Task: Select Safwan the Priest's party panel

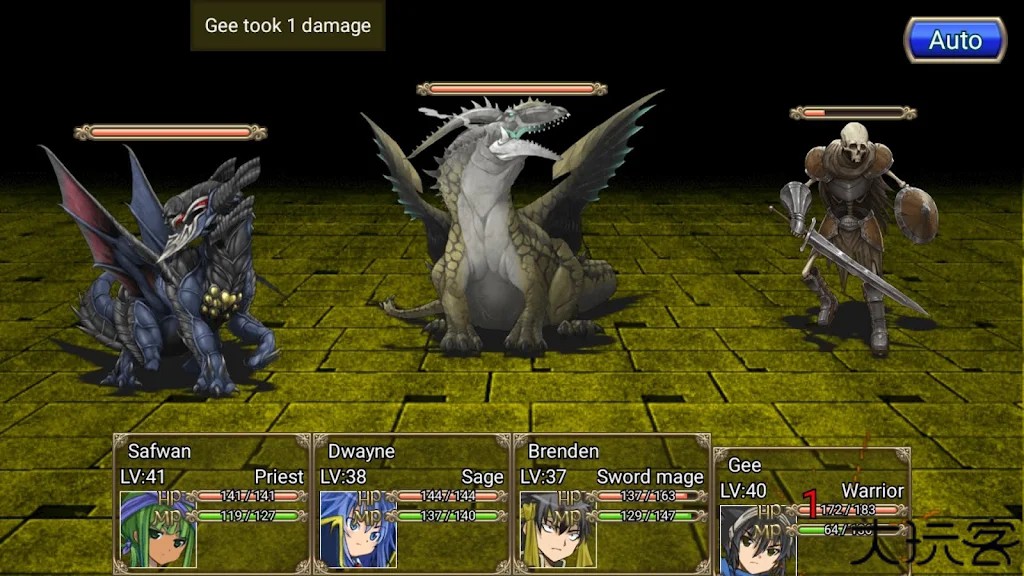Action: click(212, 503)
